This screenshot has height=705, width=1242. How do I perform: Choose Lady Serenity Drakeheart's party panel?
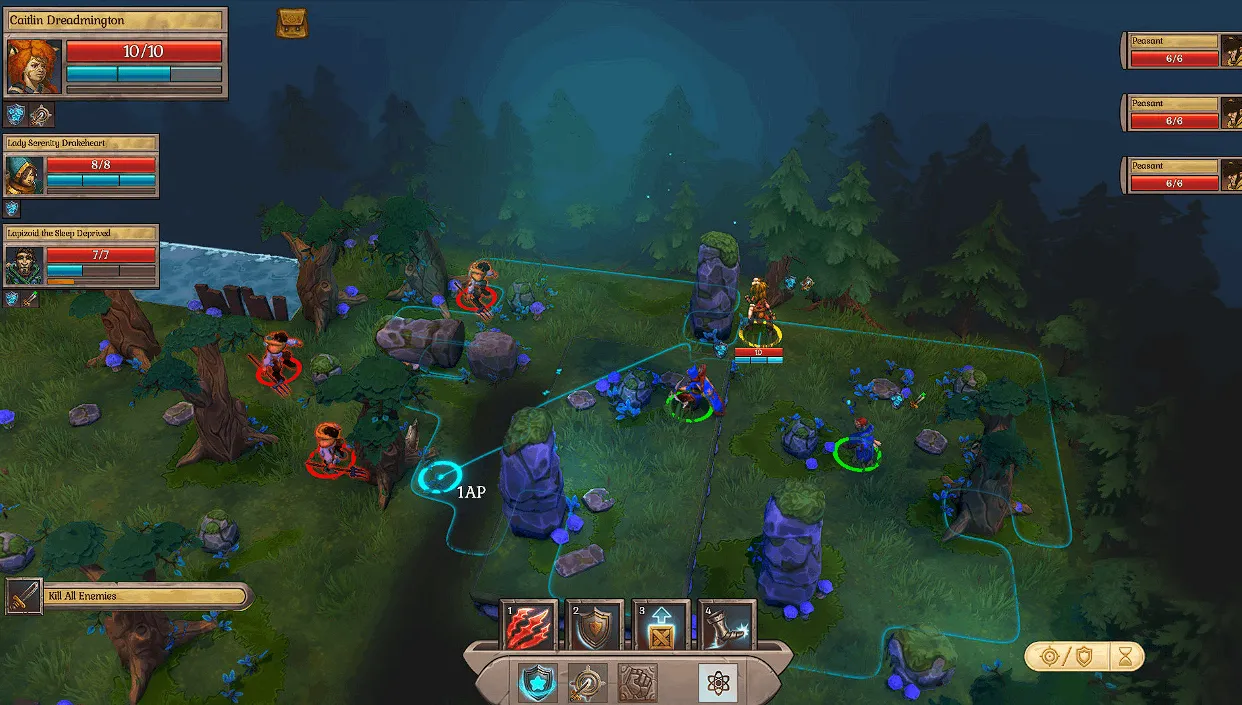tap(81, 166)
